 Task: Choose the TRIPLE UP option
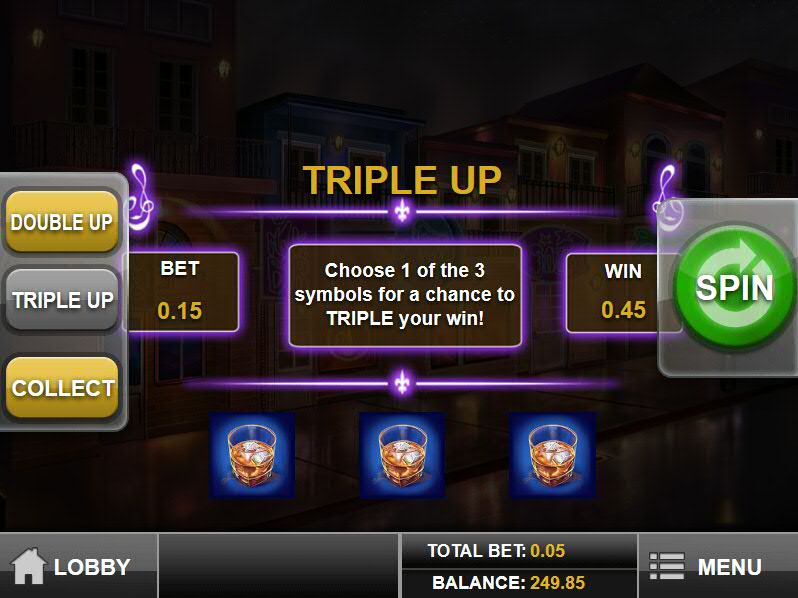tap(62, 300)
